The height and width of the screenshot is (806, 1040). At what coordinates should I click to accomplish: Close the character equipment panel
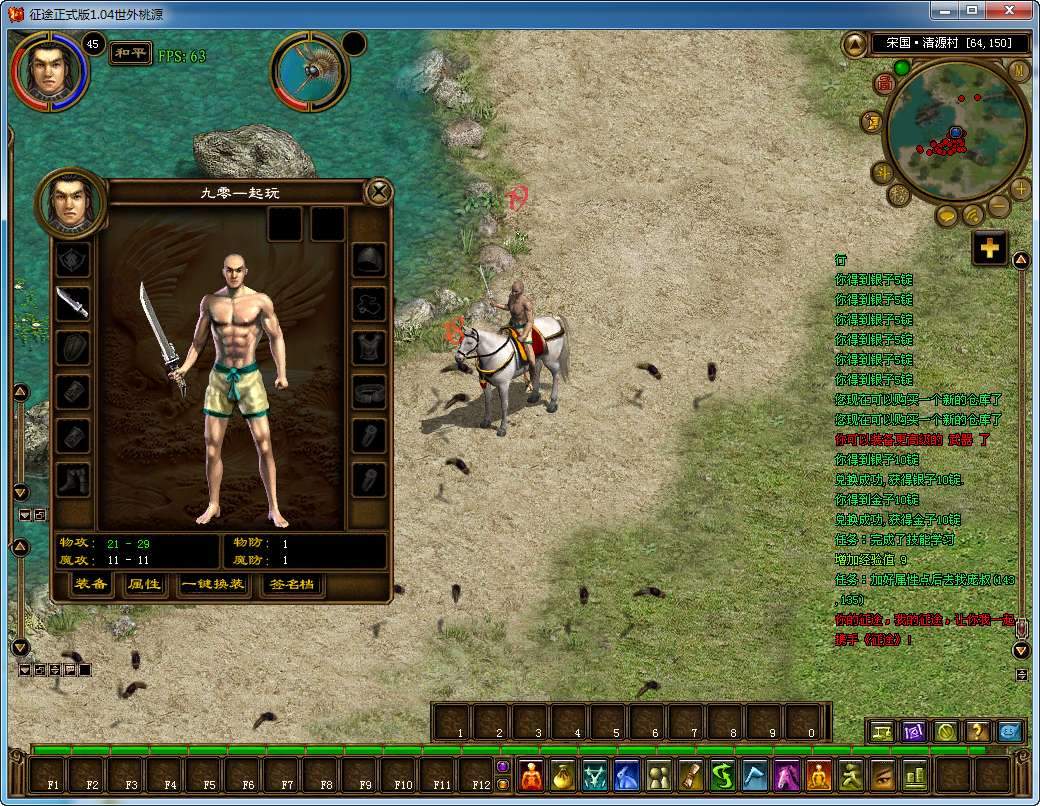pos(378,191)
